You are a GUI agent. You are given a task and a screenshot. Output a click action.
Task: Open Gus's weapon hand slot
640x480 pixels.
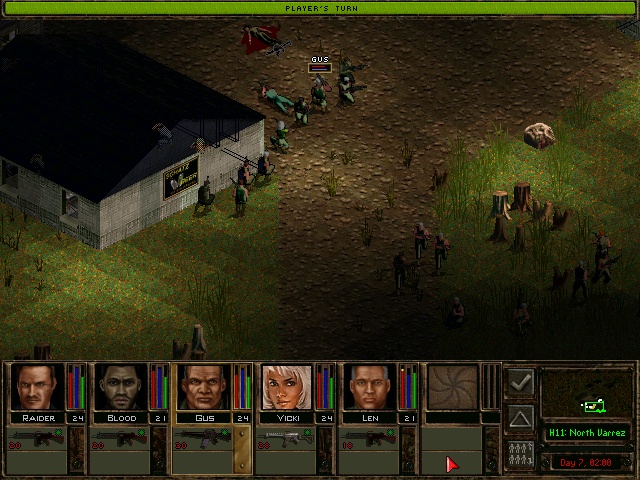pyautogui.click(x=203, y=440)
